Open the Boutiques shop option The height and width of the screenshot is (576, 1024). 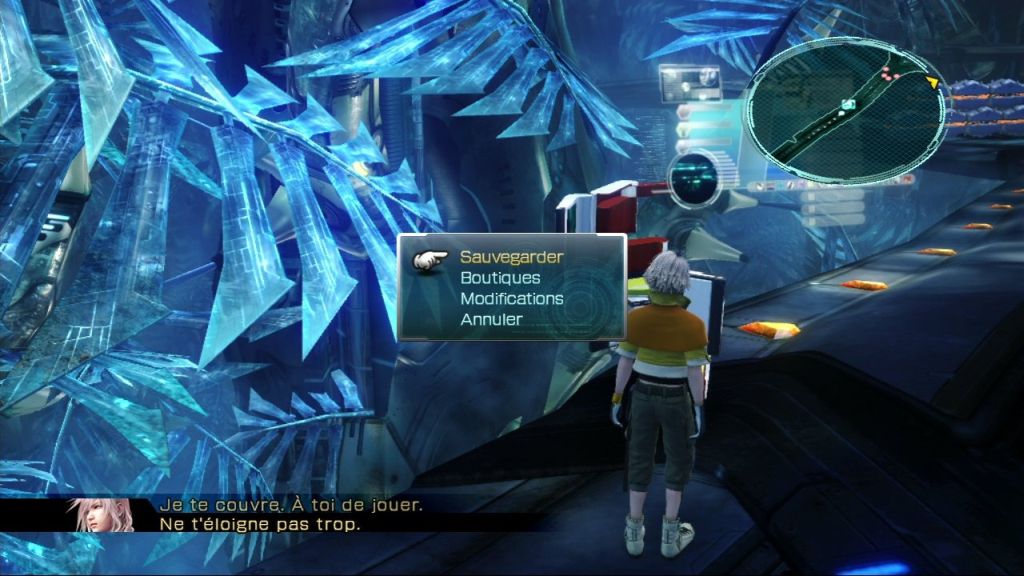pyautogui.click(x=500, y=278)
